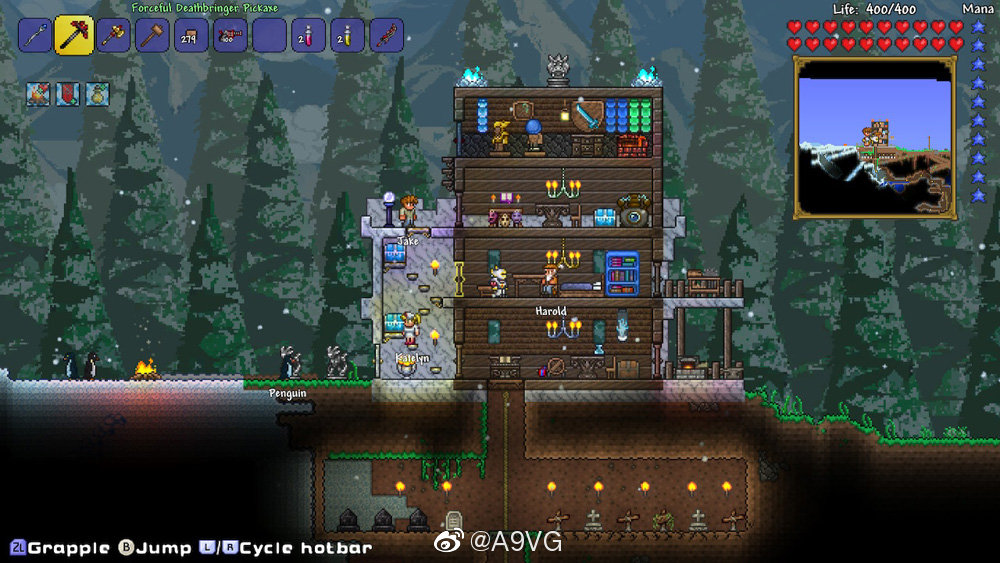
Task: Select the crimson rod in last slot
Action: (x=386, y=36)
